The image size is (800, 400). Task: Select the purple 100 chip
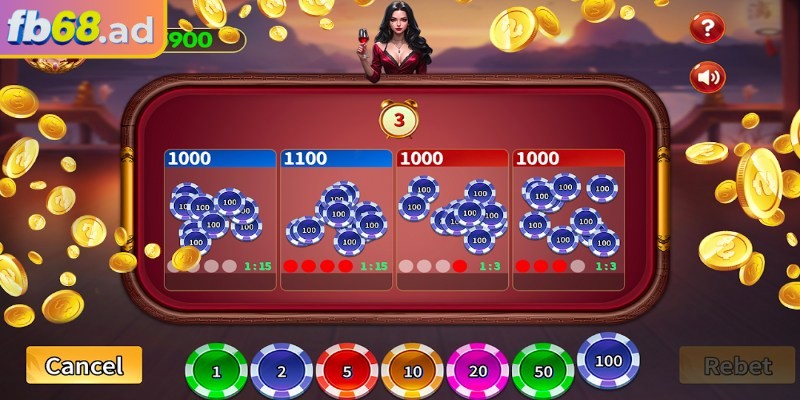(x=608, y=361)
